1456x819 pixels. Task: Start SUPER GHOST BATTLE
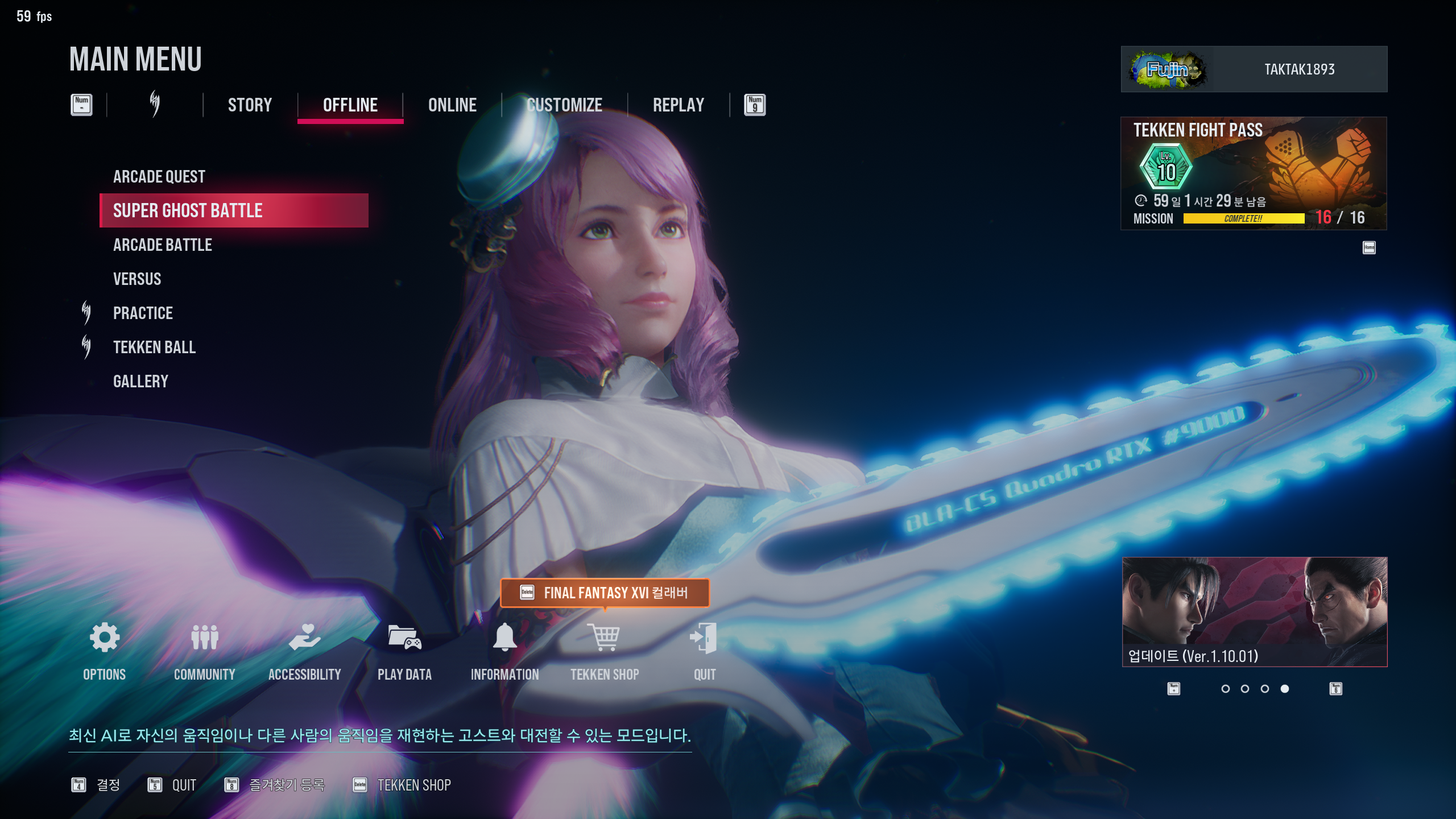tap(188, 211)
